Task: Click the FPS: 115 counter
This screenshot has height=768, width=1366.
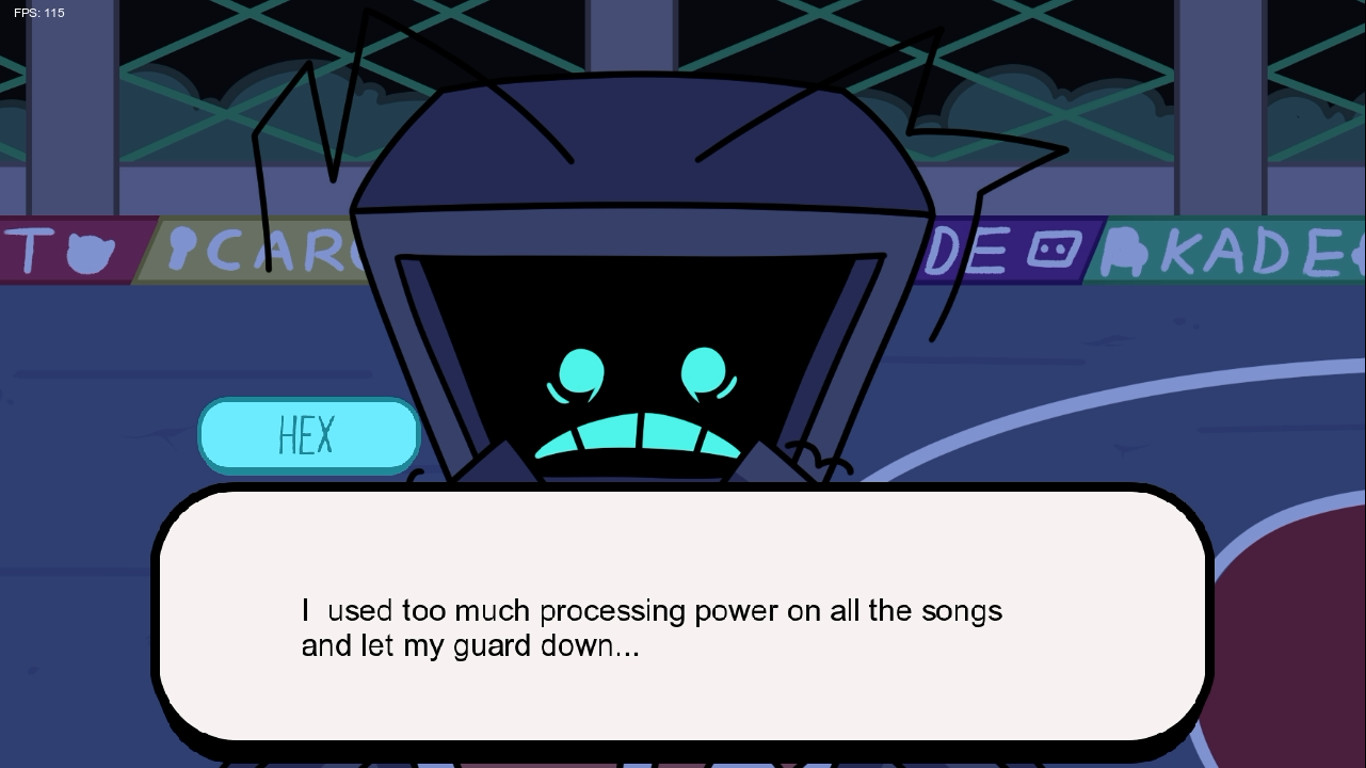Action: point(40,12)
